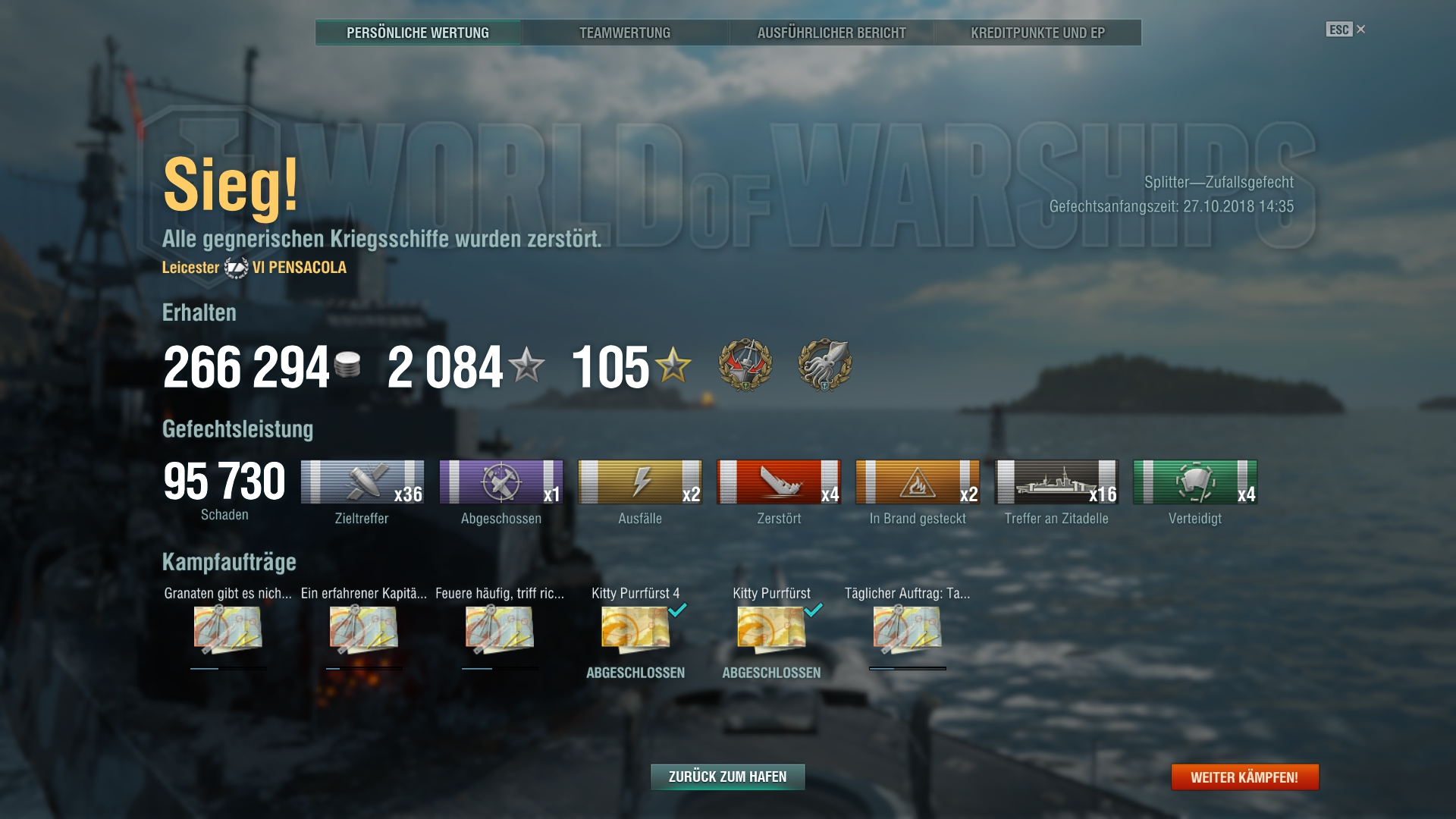1456x819 pixels.
Task: Click Zurück zum Hafen
Action: click(727, 777)
